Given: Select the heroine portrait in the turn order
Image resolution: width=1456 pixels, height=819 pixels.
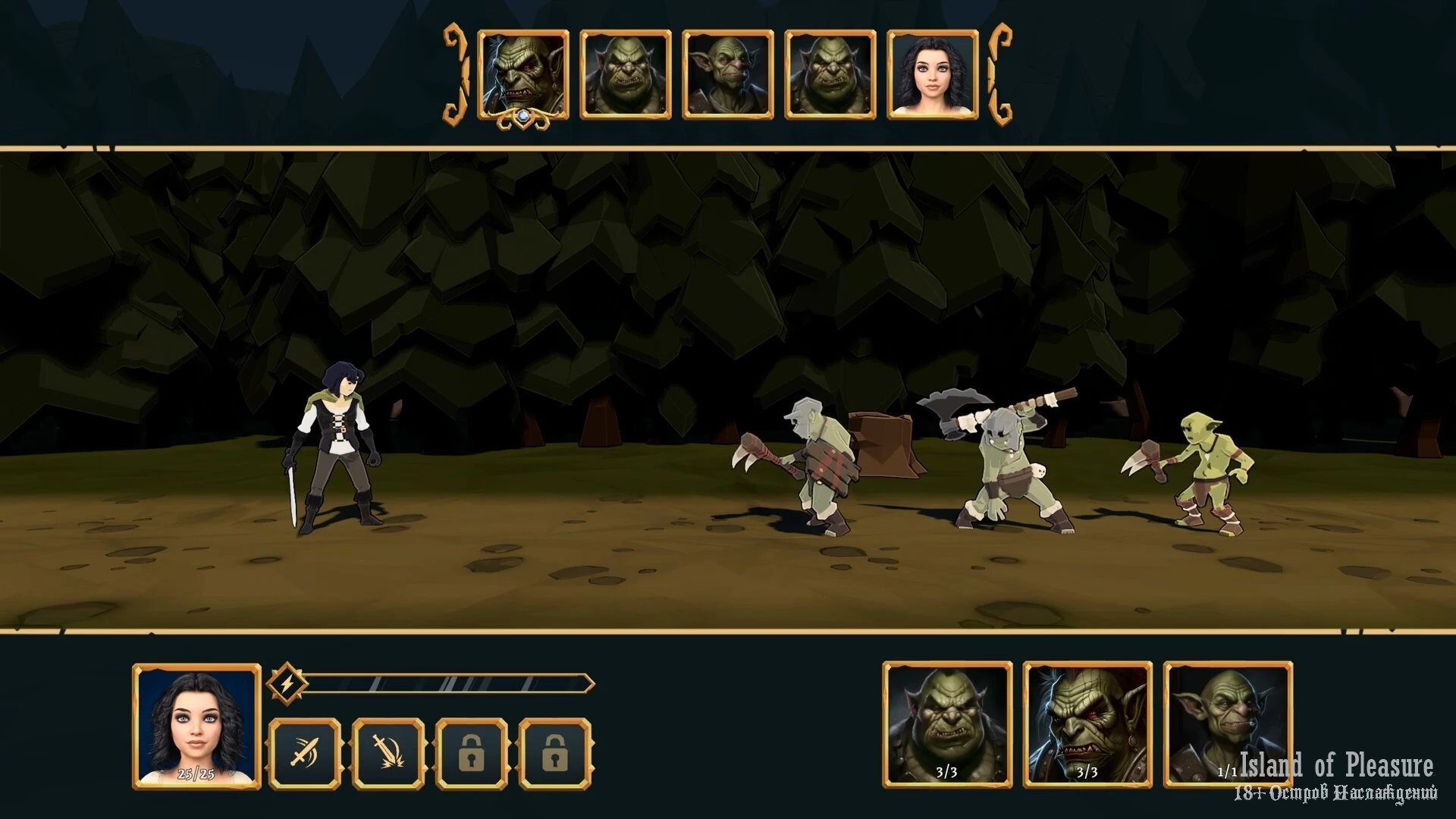Looking at the screenshot, I should pyautogui.click(x=932, y=75).
